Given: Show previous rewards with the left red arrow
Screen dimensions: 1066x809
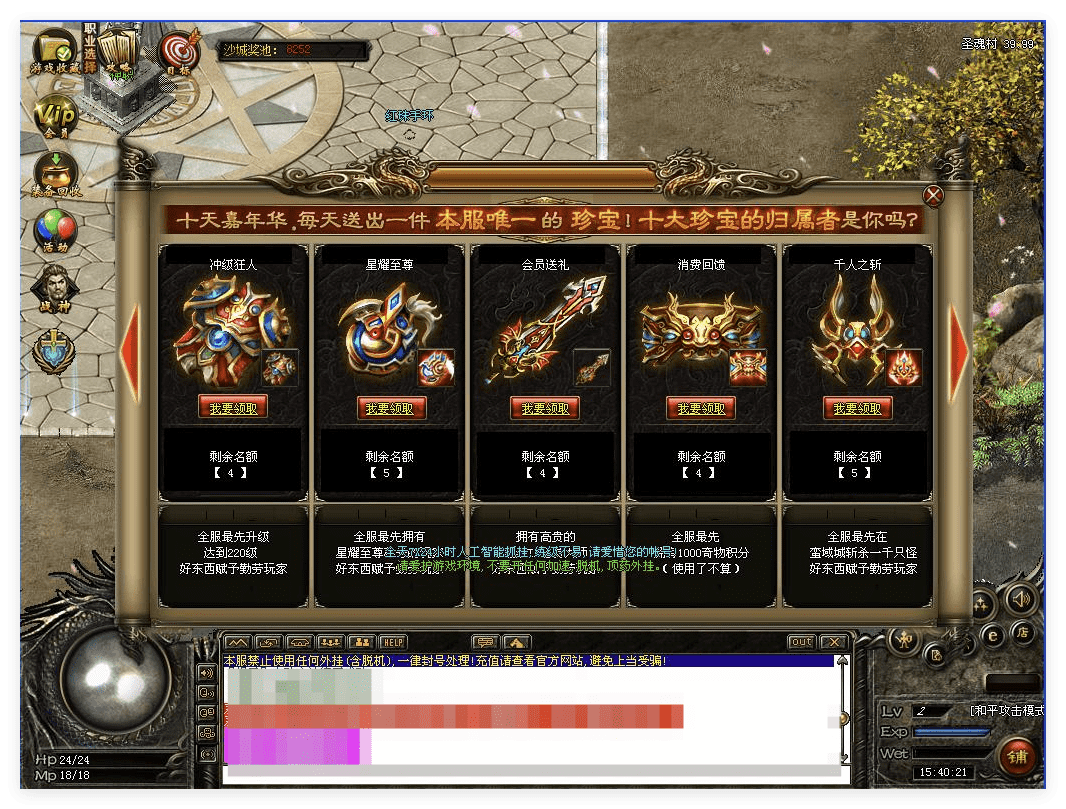Looking at the screenshot, I should [x=130, y=350].
